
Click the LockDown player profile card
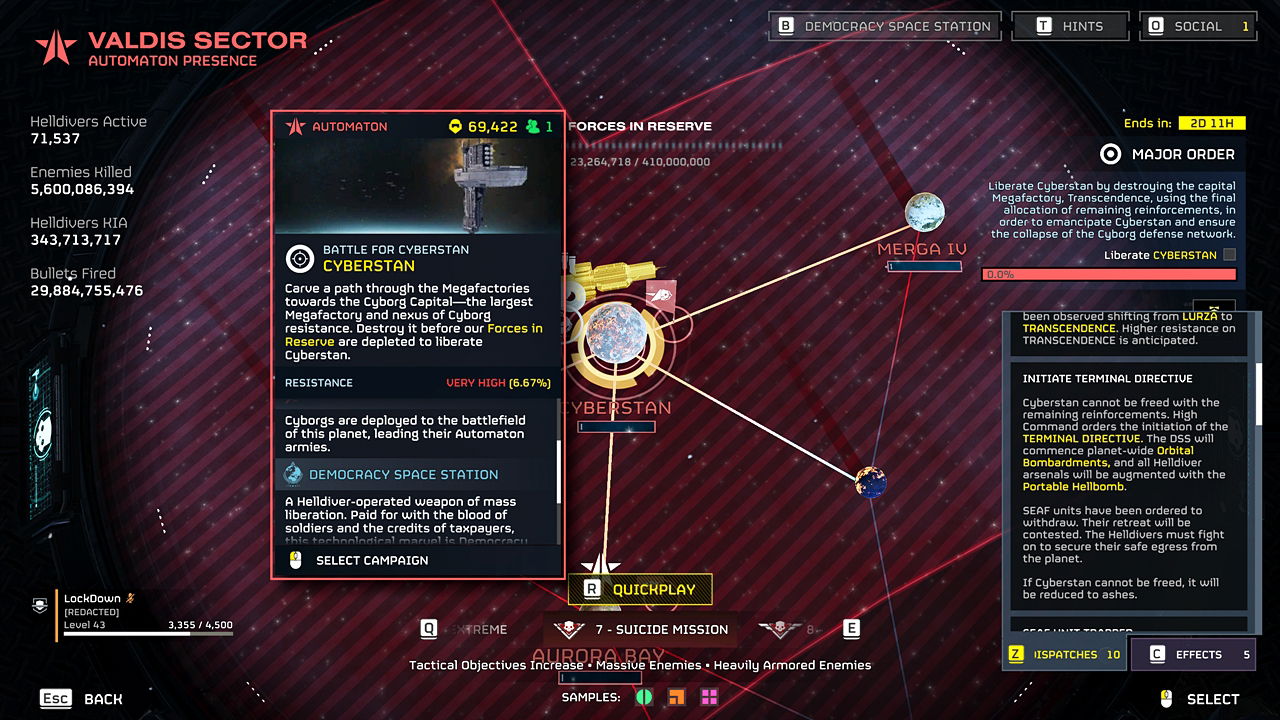(x=145, y=614)
